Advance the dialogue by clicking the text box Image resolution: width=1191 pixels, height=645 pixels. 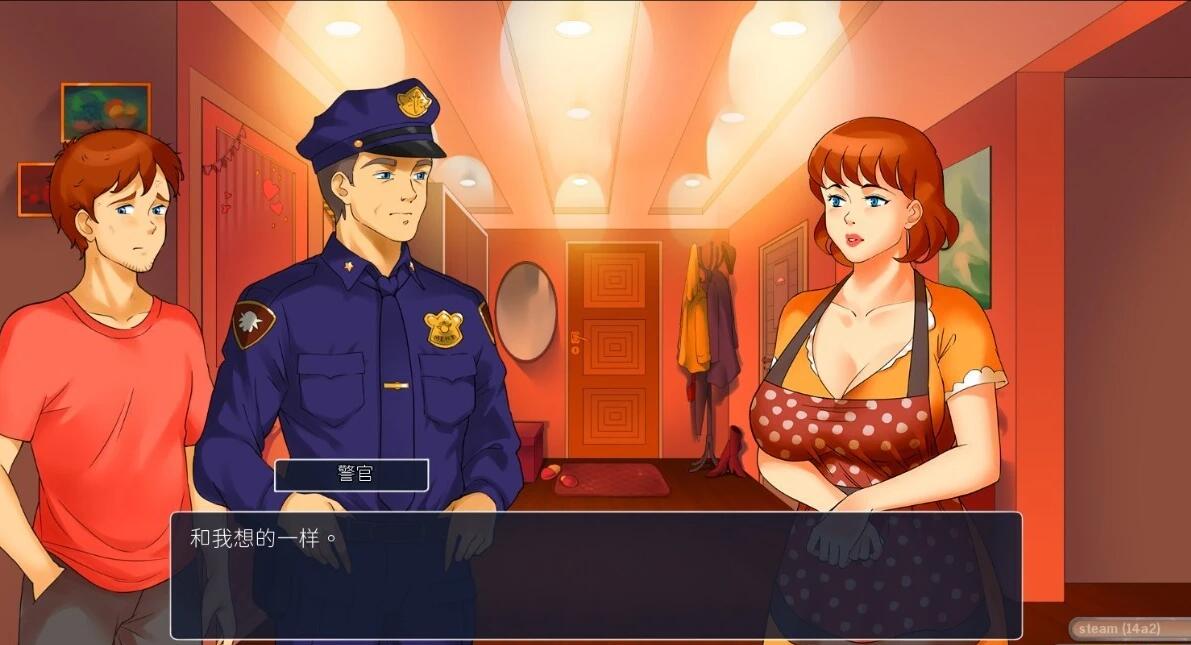(596, 576)
